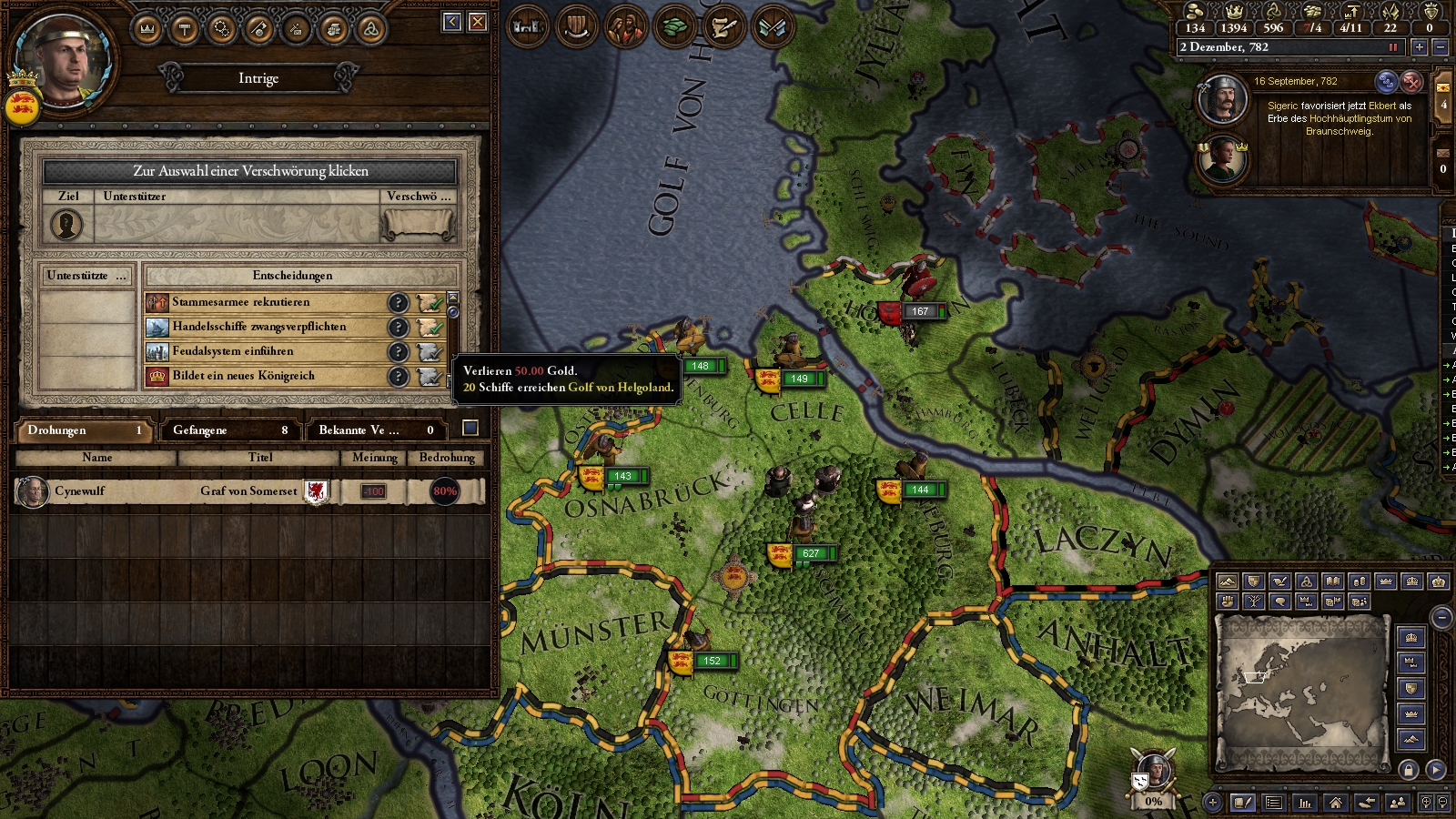Screen dimensions: 1456x819
Task: Switch to the Gefangene tab
Action: [x=228, y=430]
